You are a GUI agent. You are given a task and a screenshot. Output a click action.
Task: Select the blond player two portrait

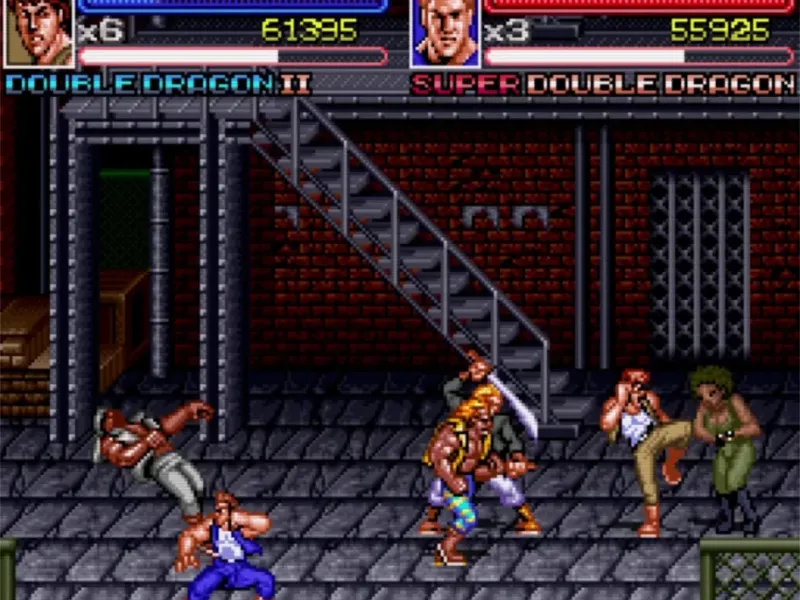(x=443, y=32)
